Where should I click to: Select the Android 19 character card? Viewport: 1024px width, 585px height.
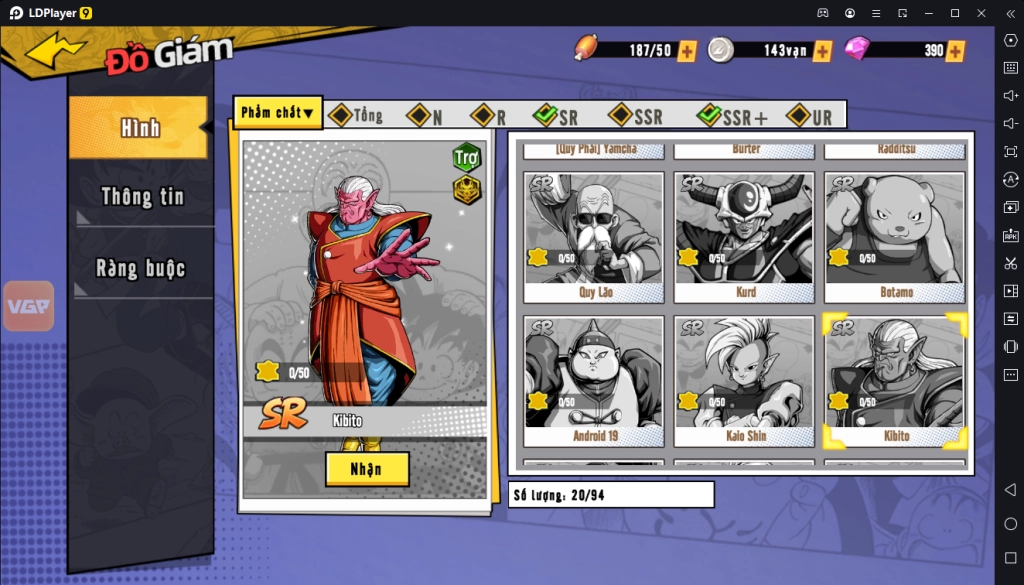tap(594, 381)
